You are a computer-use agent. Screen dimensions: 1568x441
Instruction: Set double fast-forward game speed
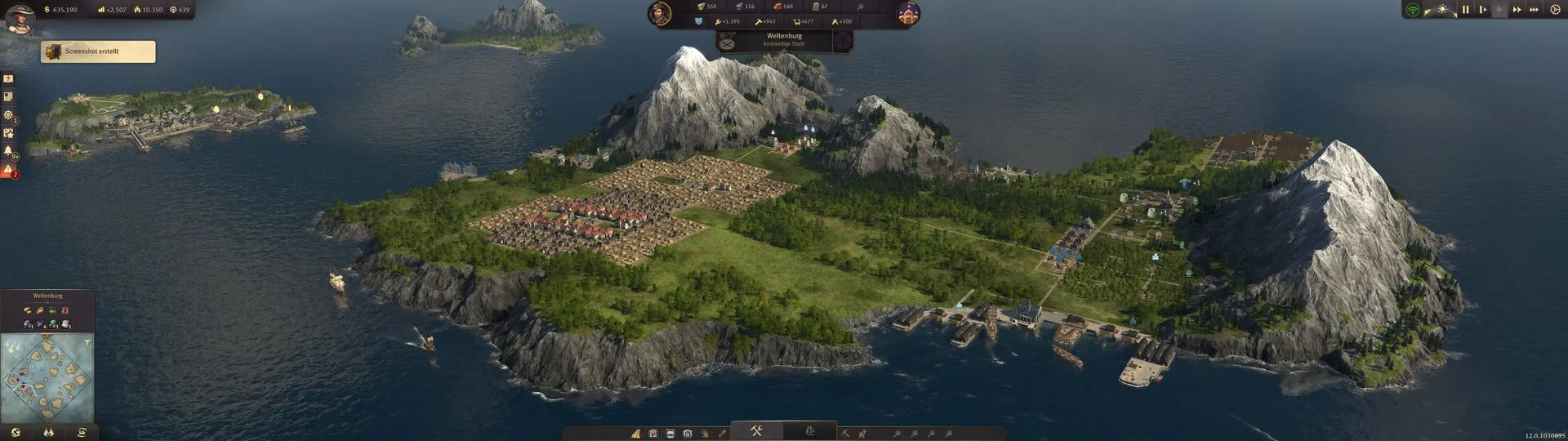(x=1517, y=10)
